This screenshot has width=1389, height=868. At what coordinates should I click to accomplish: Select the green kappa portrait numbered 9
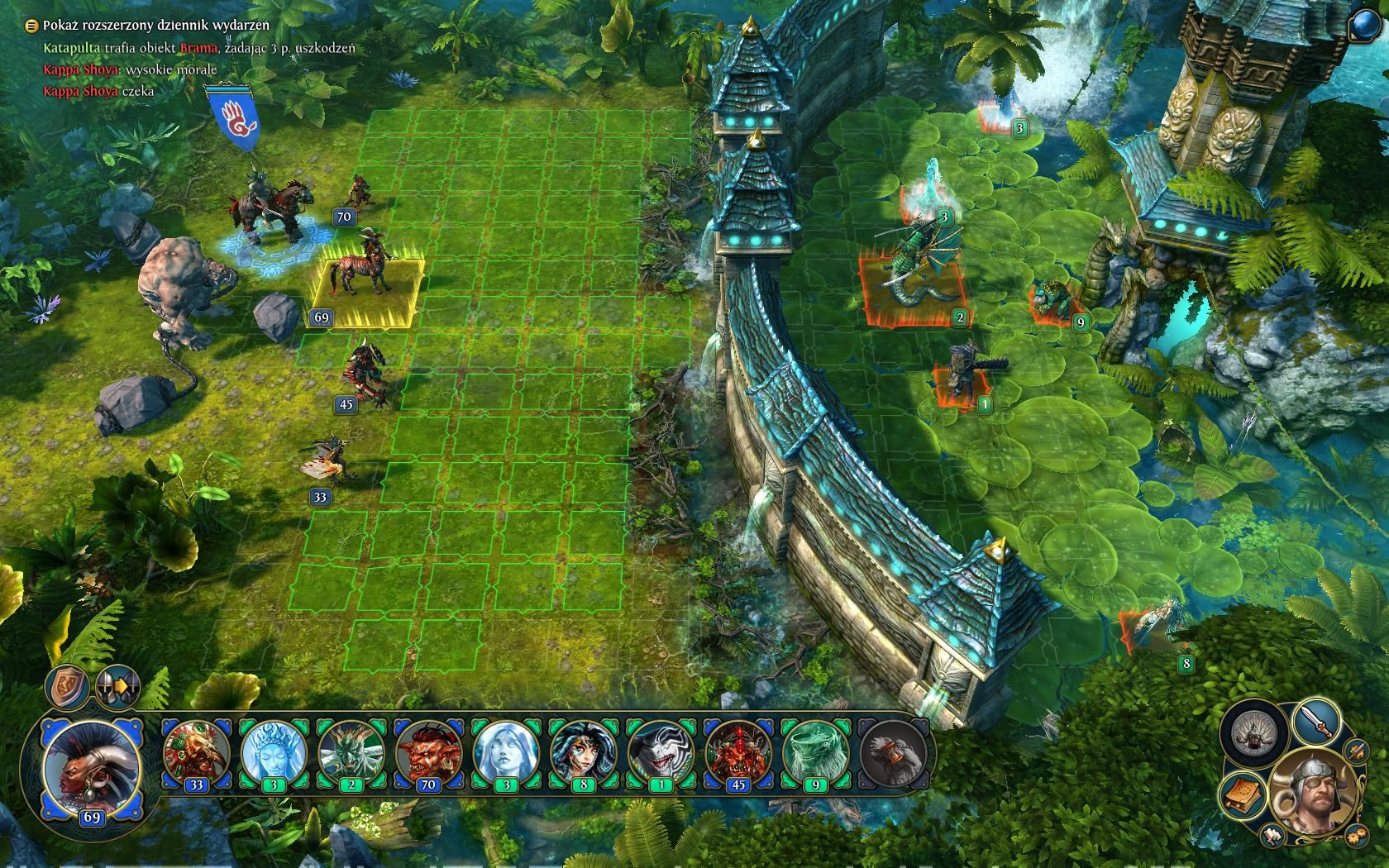(x=815, y=751)
